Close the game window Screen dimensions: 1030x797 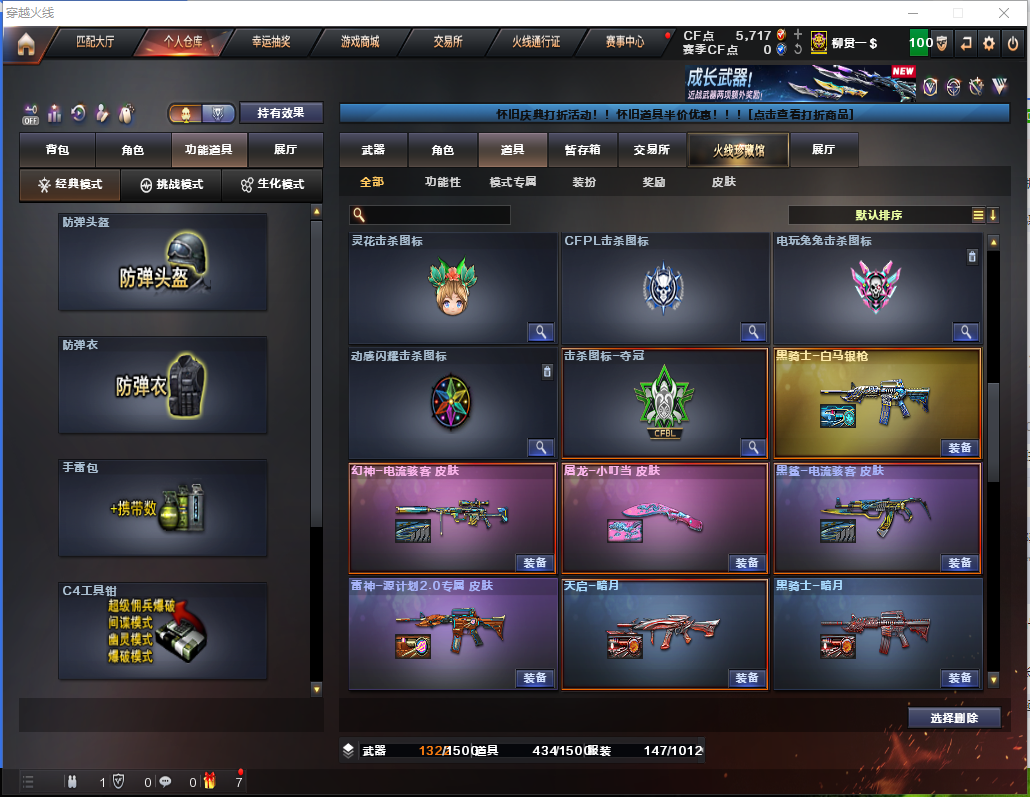[x=1005, y=12]
